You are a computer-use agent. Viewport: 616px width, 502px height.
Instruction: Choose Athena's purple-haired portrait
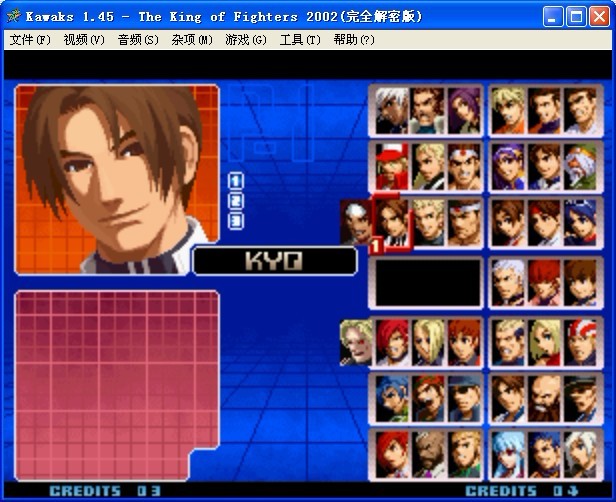point(509,167)
